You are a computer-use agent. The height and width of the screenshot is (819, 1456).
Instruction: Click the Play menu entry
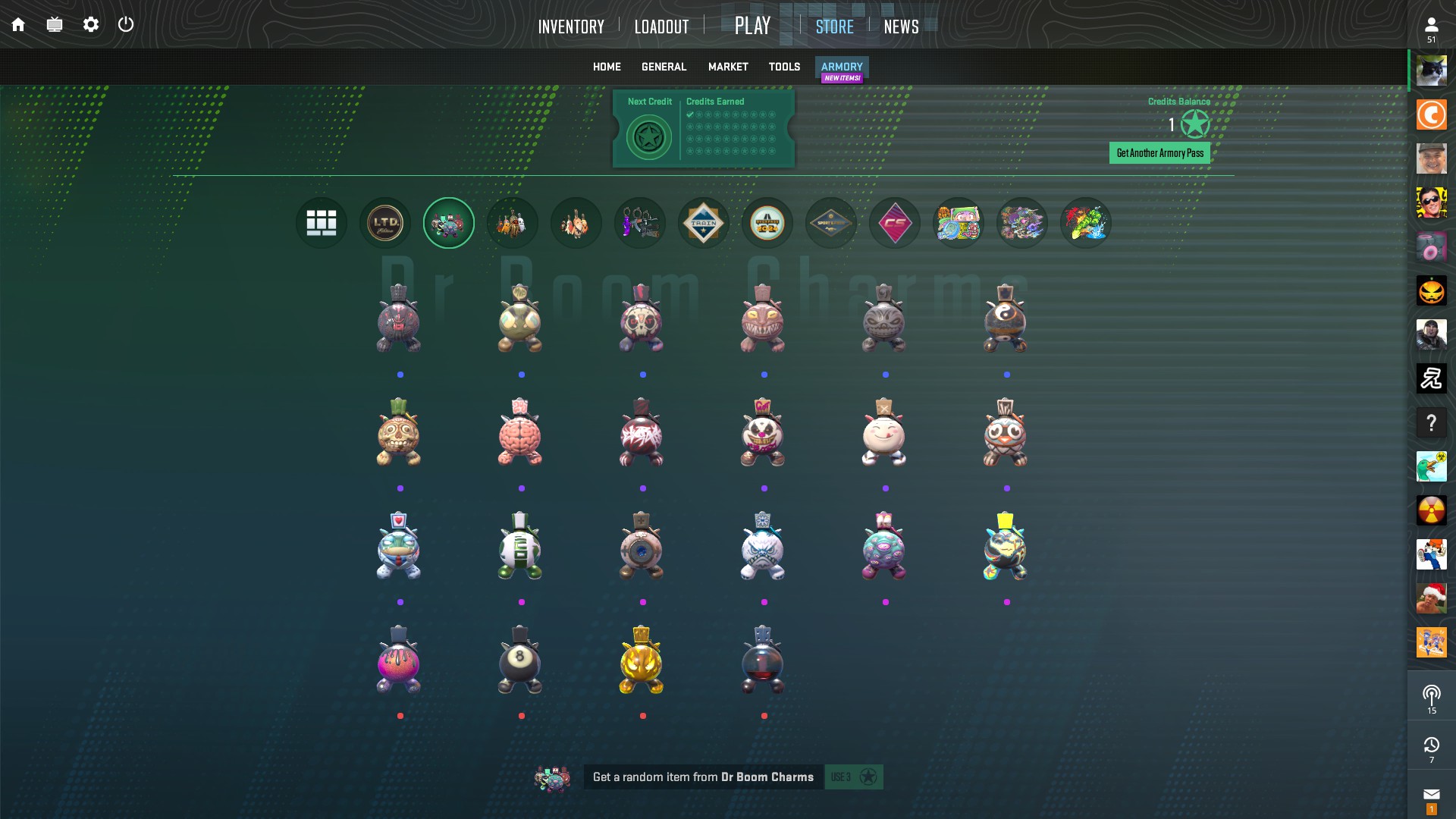752,26
